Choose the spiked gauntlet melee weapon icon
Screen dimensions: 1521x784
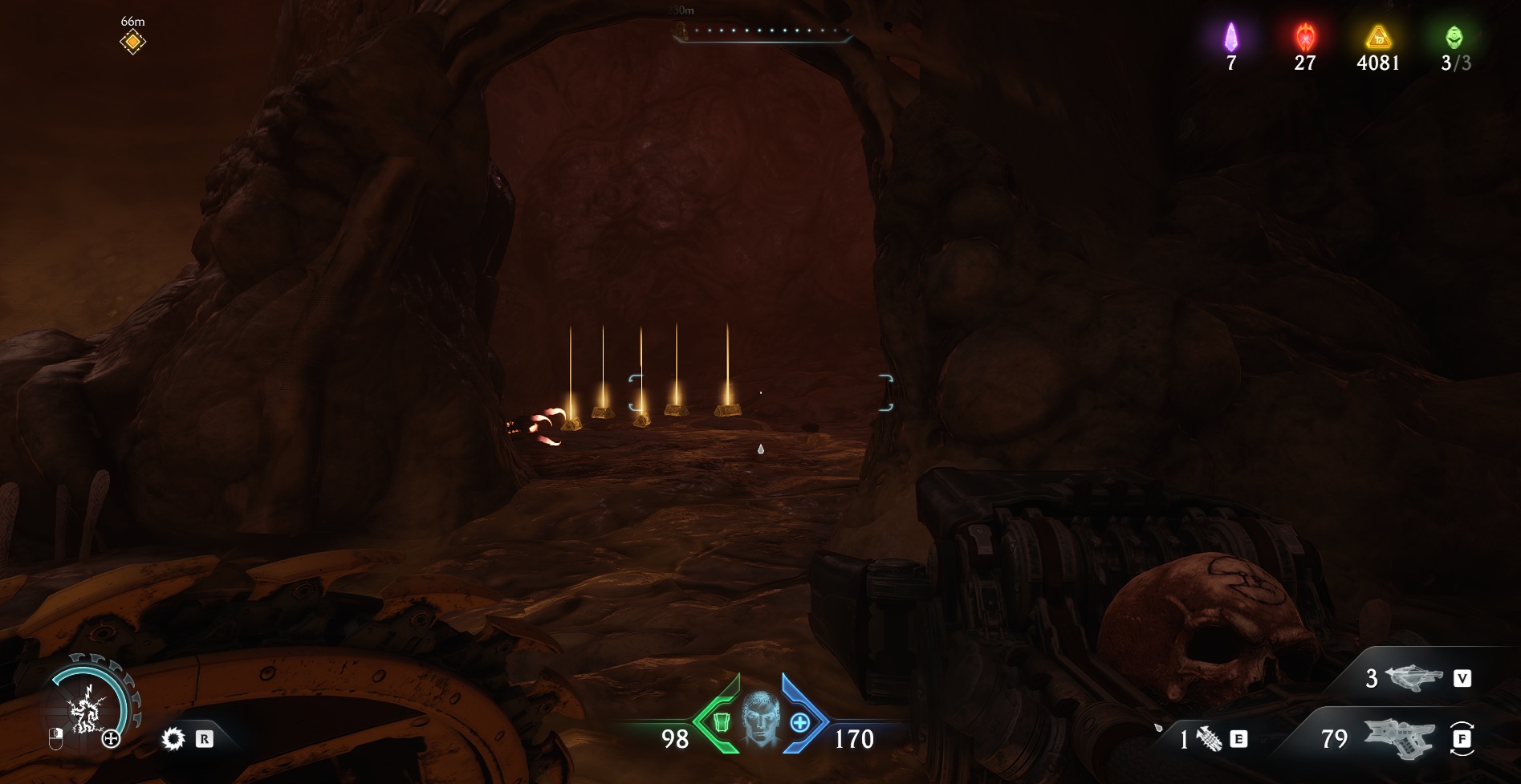(1209, 738)
